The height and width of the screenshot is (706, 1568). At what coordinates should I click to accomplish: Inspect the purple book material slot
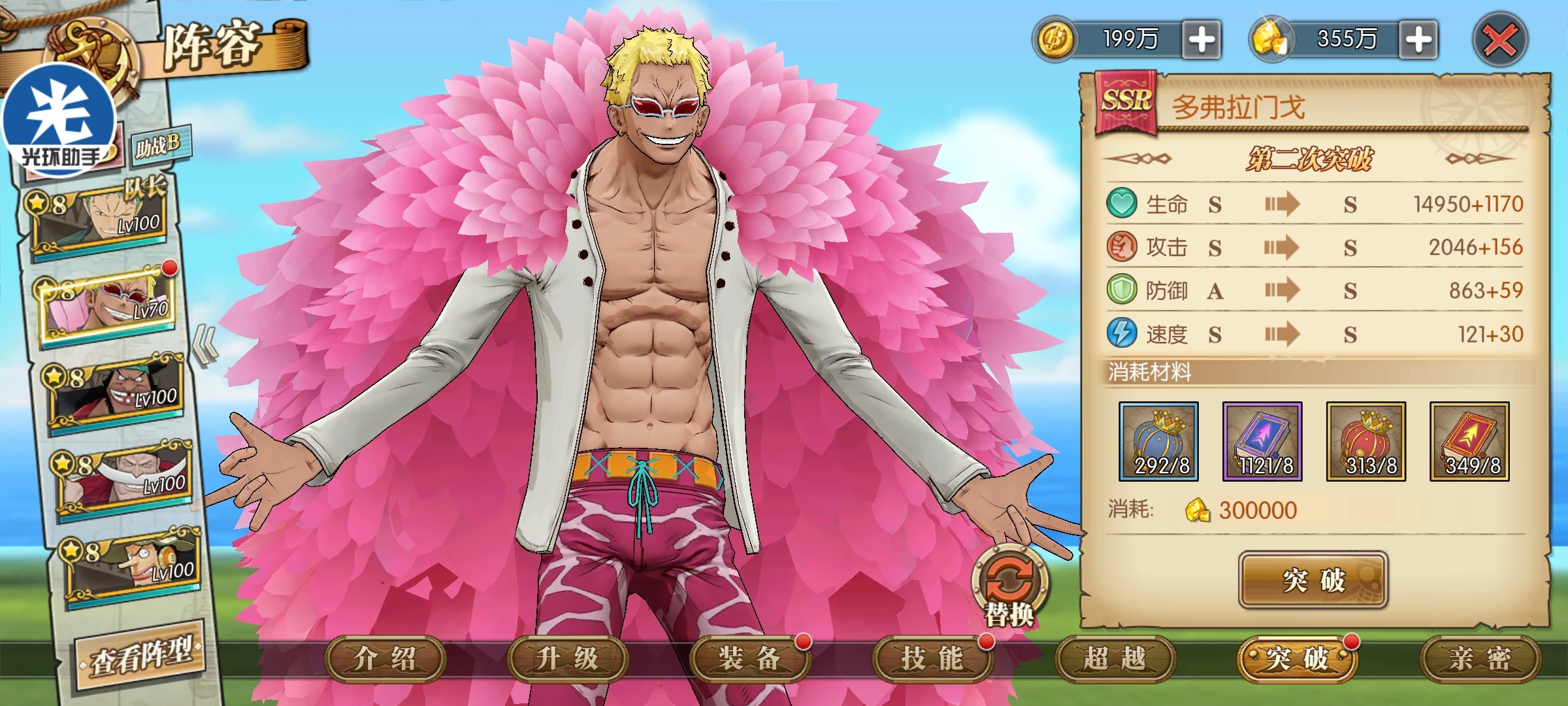point(1262,441)
